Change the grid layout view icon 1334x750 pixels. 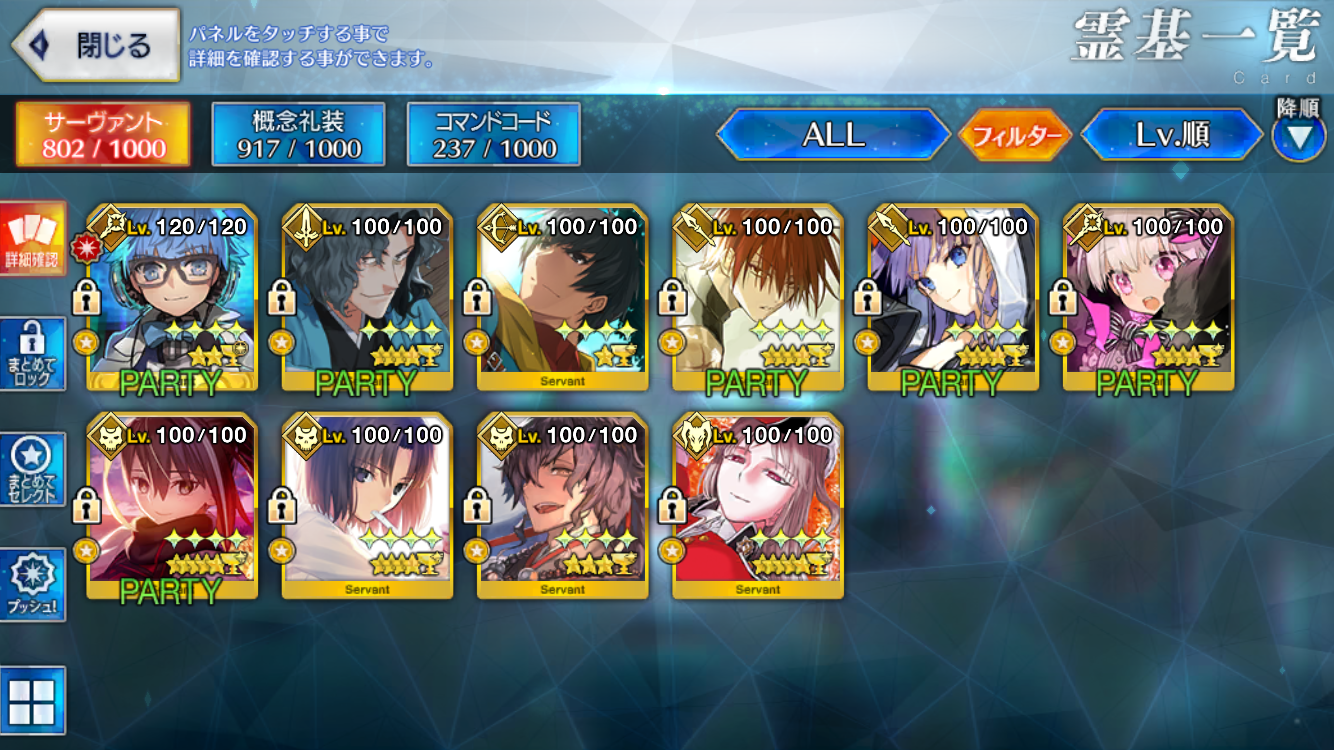[x=32, y=700]
